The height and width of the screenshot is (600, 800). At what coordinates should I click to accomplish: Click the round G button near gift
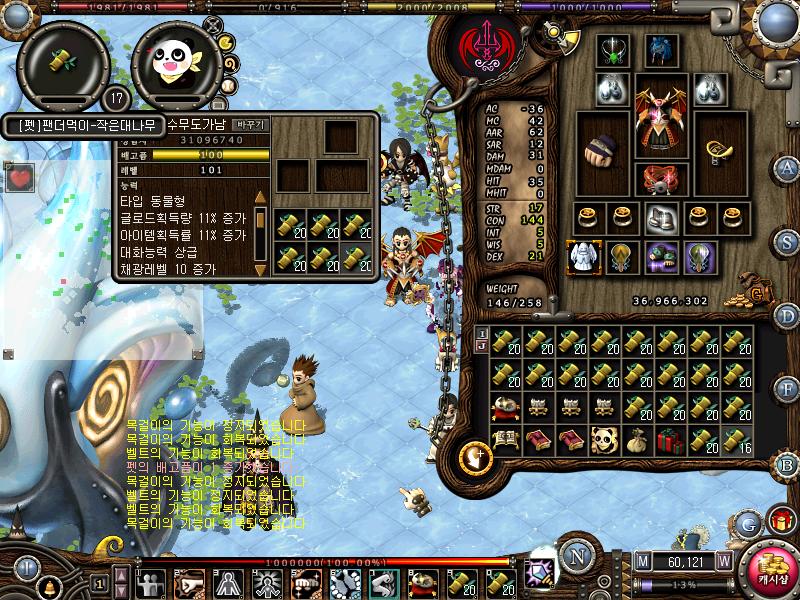tap(749, 522)
